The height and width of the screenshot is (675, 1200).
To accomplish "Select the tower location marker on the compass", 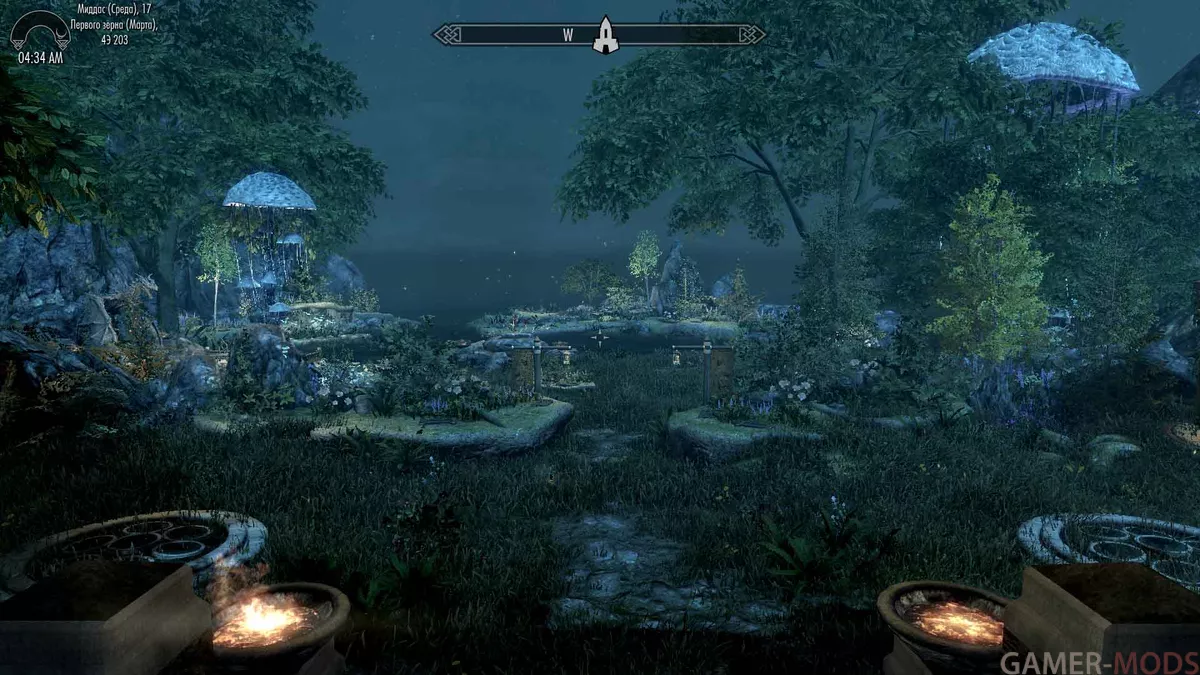I will click(x=604, y=35).
